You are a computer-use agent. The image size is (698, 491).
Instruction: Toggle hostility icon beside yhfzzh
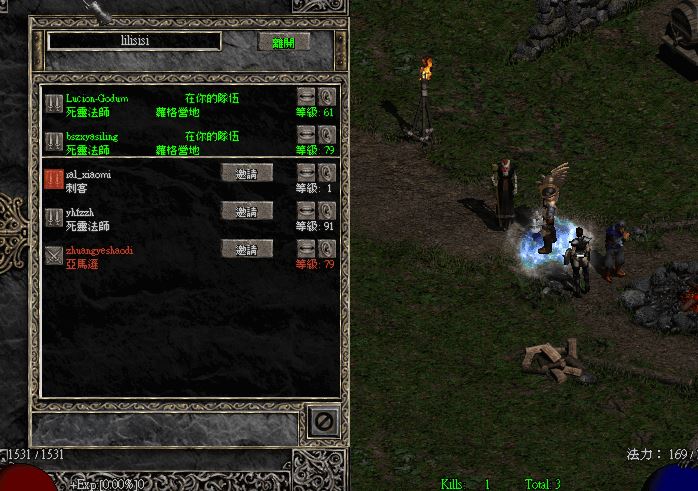pos(54,217)
